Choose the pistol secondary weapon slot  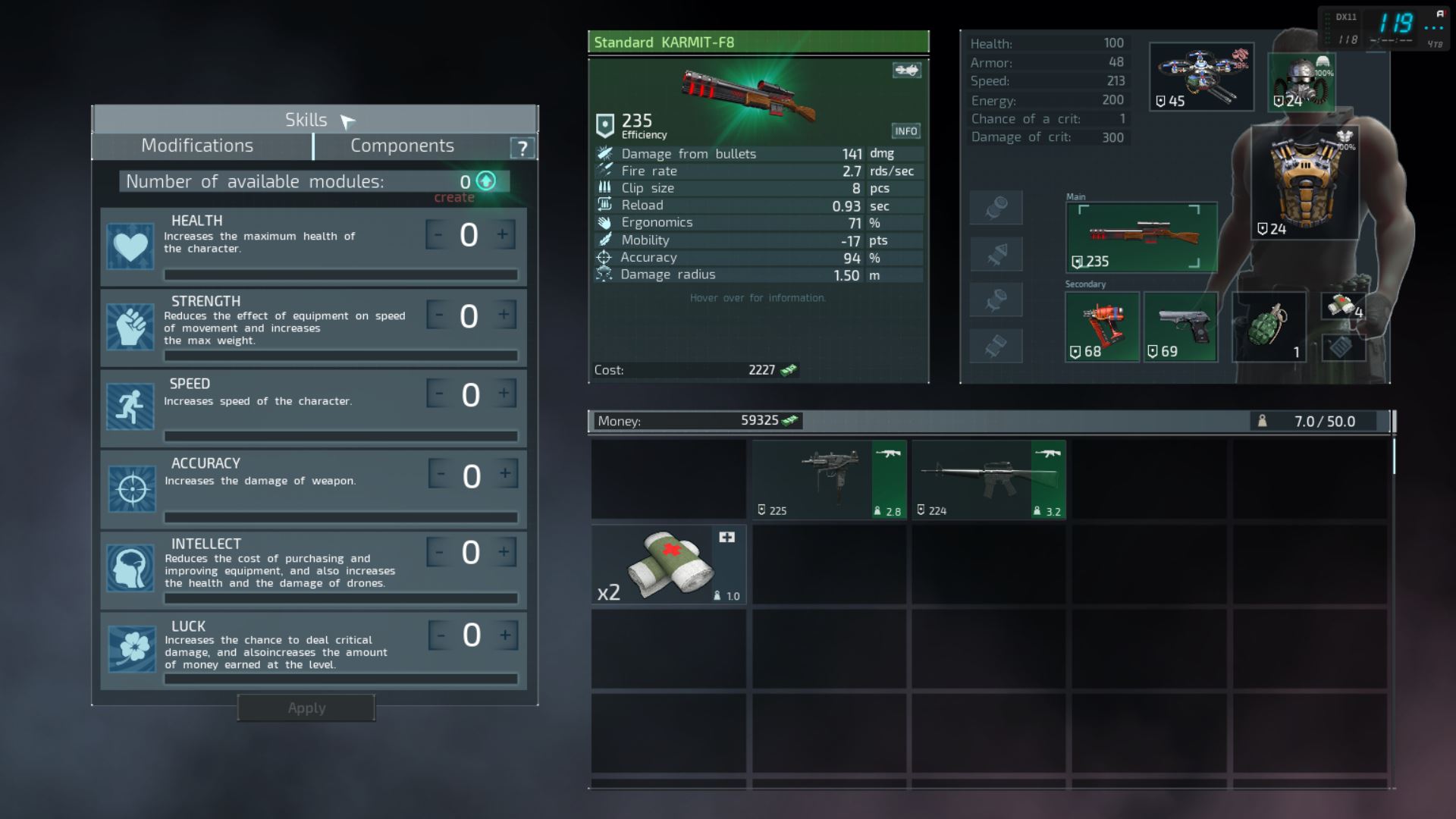coord(1180,327)
